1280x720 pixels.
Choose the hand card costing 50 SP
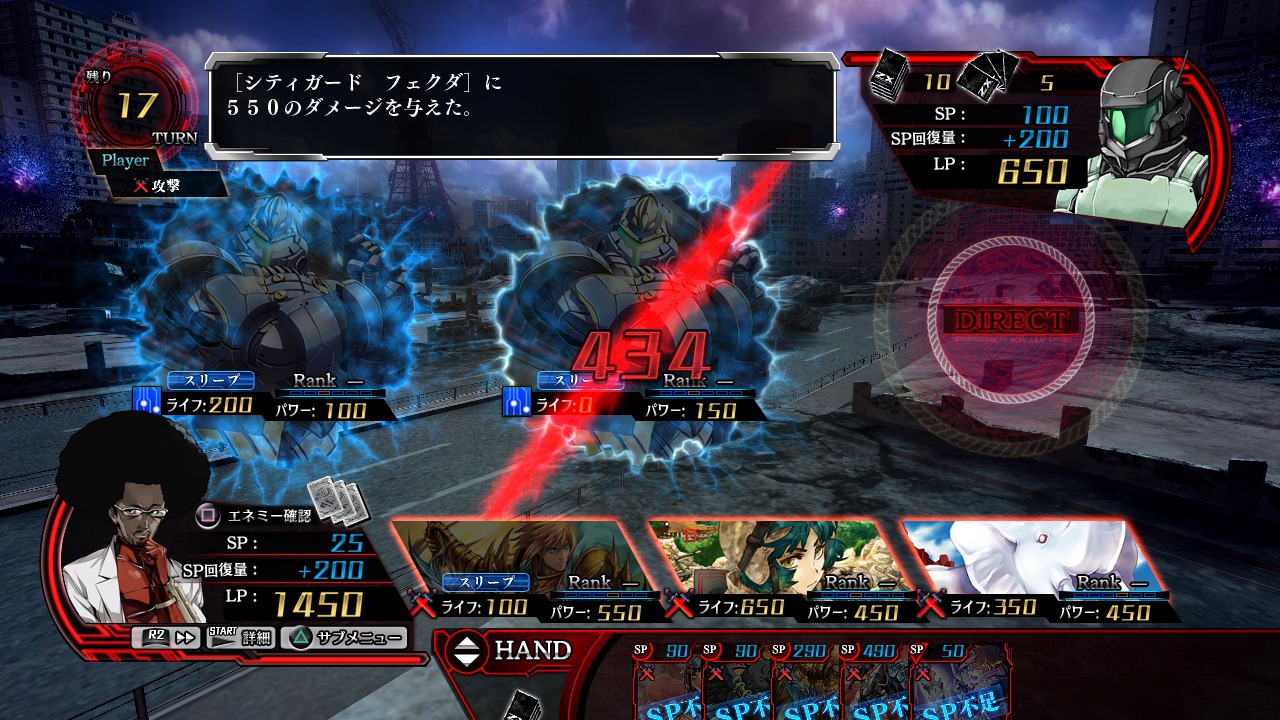point(945,682)
